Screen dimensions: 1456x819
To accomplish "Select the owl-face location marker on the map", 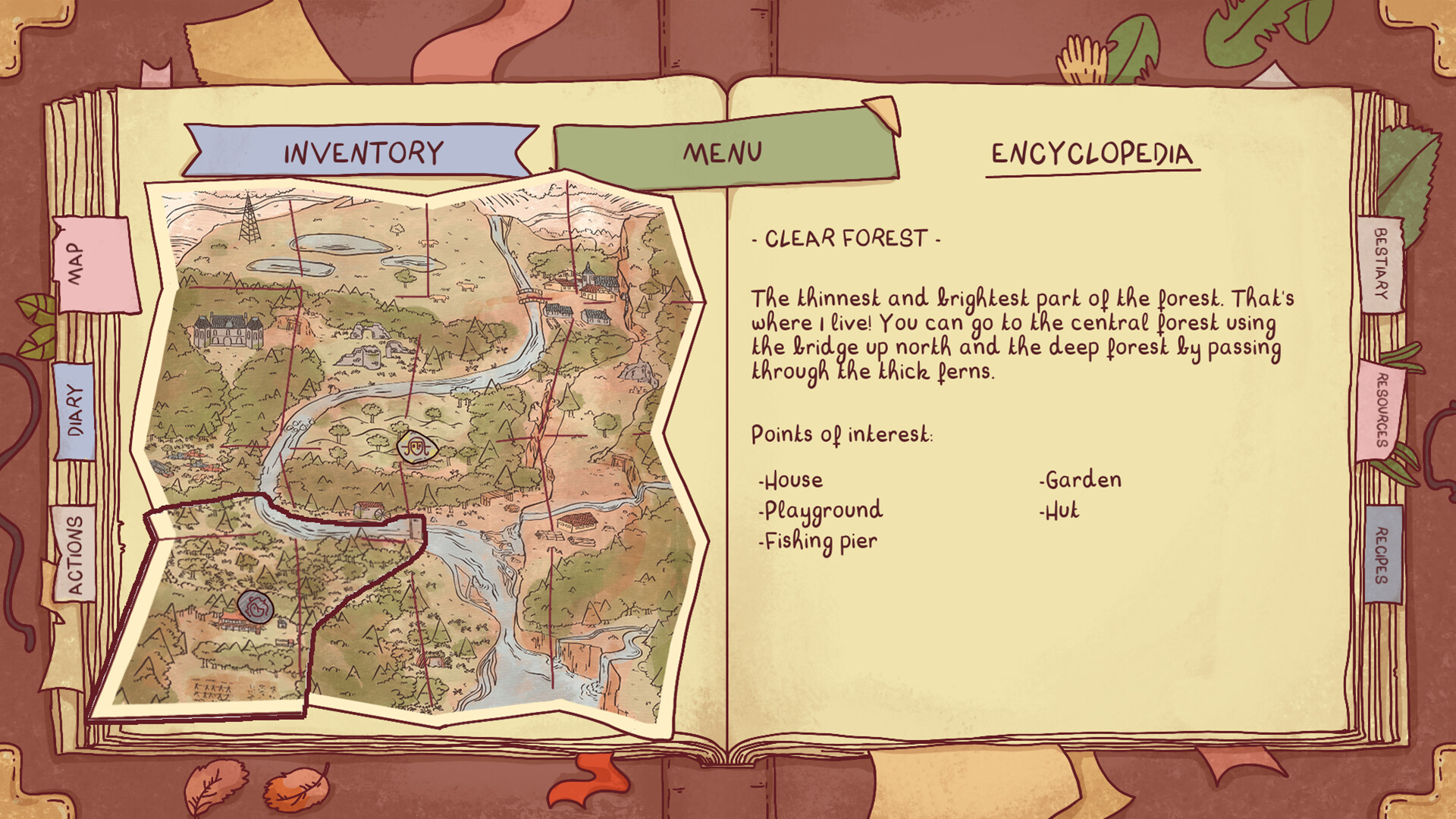I will pos(416,447).
